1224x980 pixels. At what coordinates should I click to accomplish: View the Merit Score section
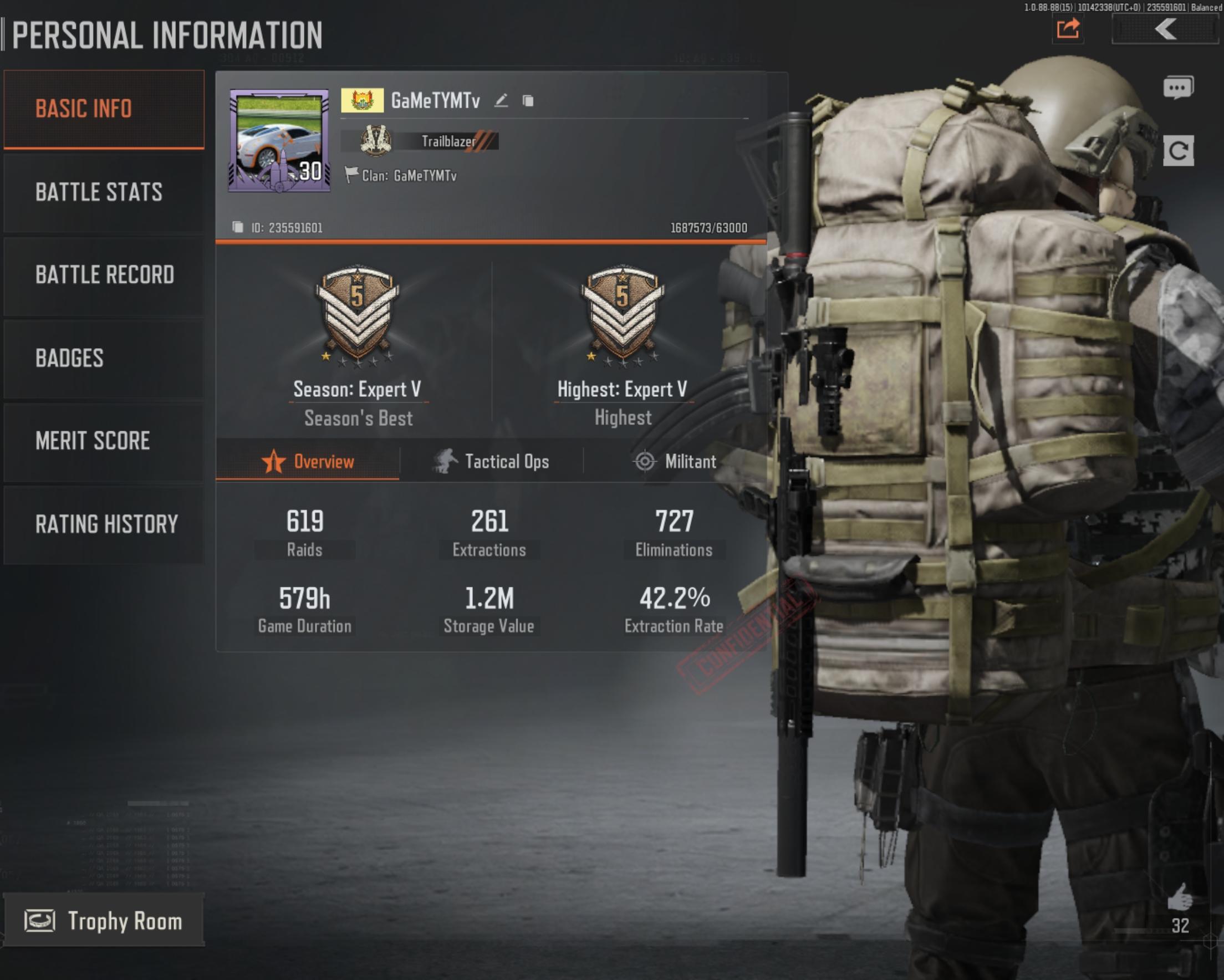coord(104,441)
